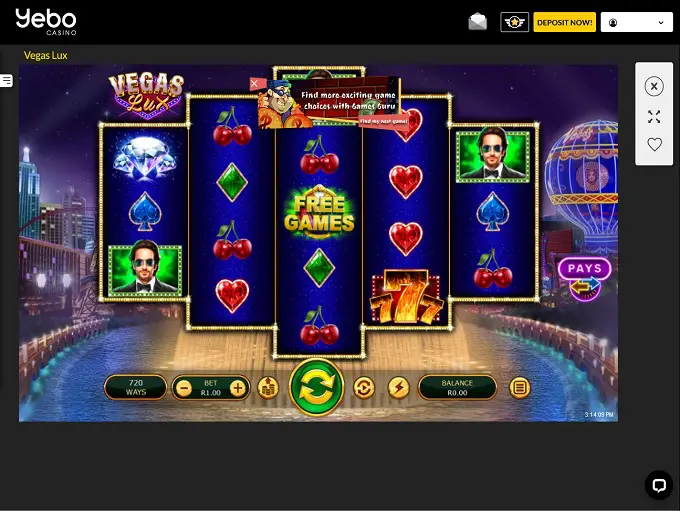Image resolution: width=680 pixels, height=511 pixels.
Task: Open the game menu list icon
Action: point(519,387)
